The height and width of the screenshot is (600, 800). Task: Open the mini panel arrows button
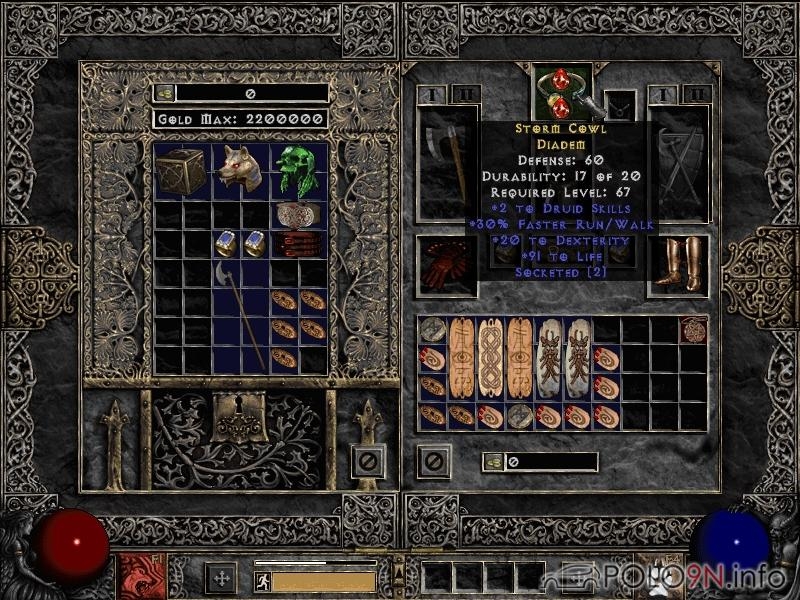point(220,578)
